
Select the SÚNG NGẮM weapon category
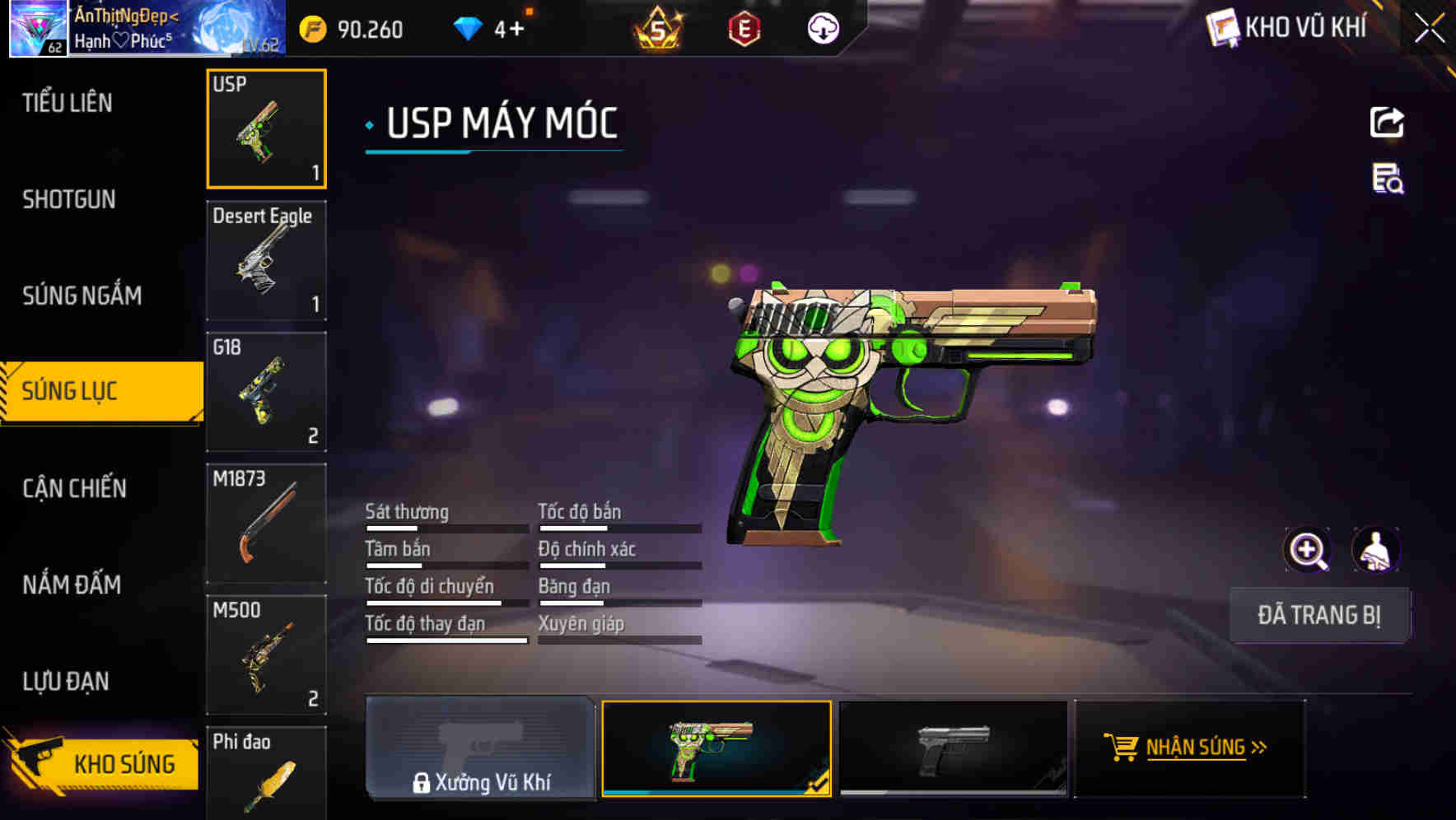82,296
